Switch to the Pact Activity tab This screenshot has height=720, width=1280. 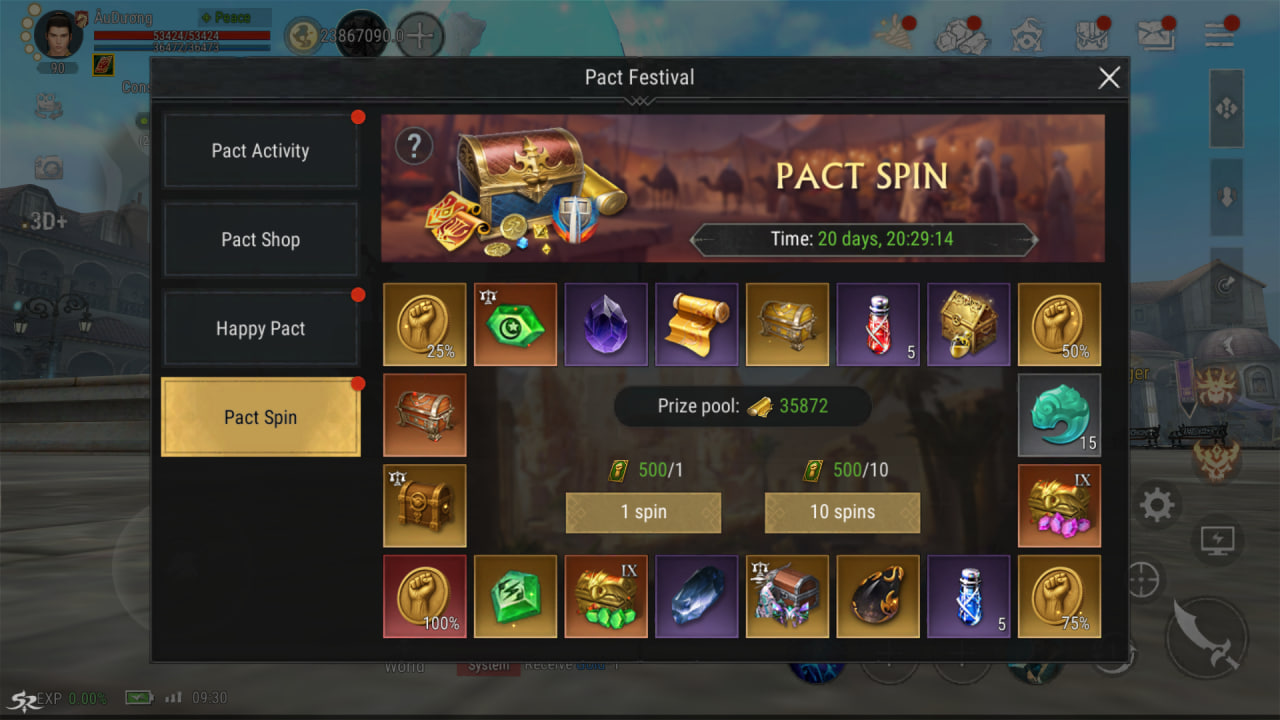pyautogui.click(x=260, y=151)
